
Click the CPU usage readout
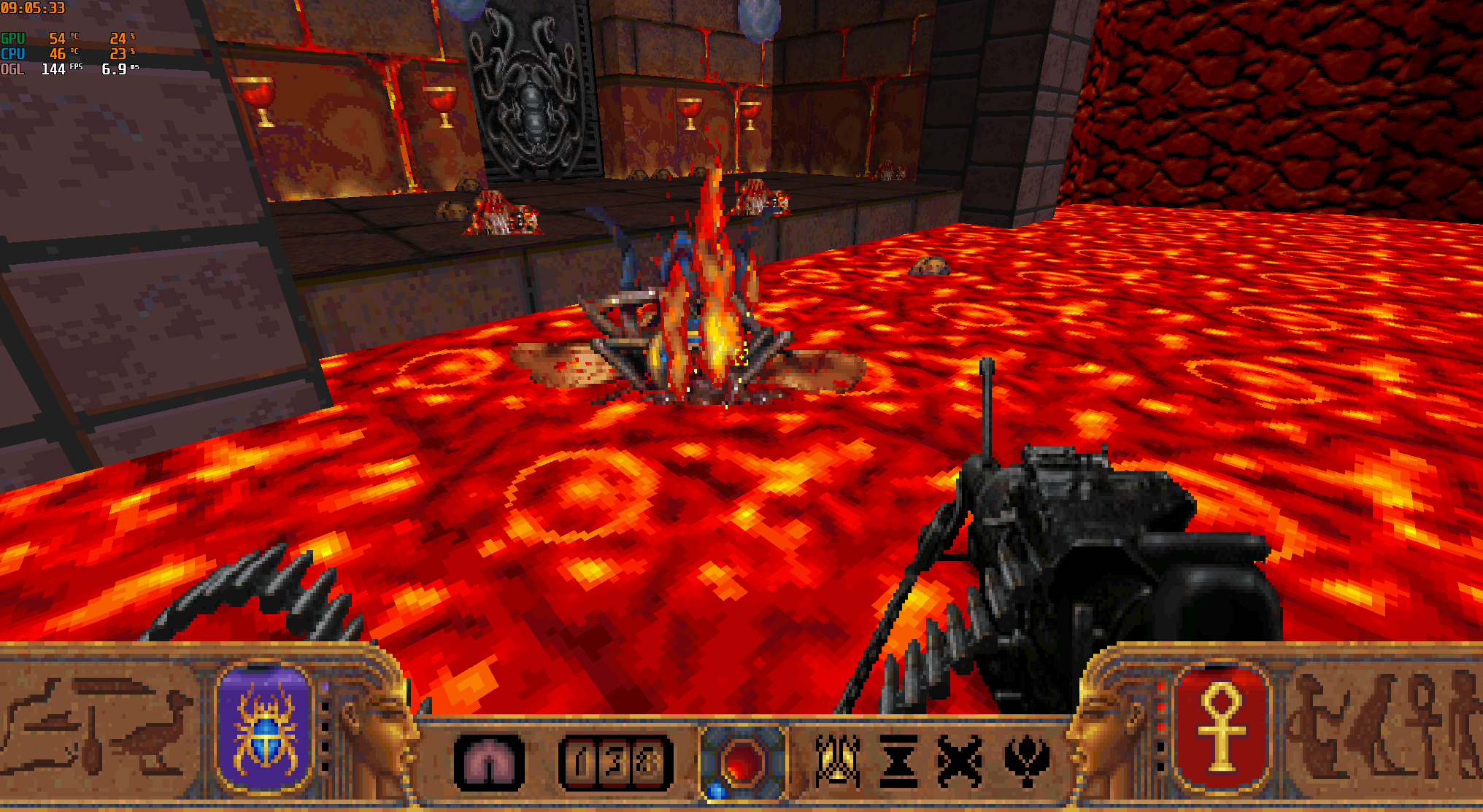point(117,53)
